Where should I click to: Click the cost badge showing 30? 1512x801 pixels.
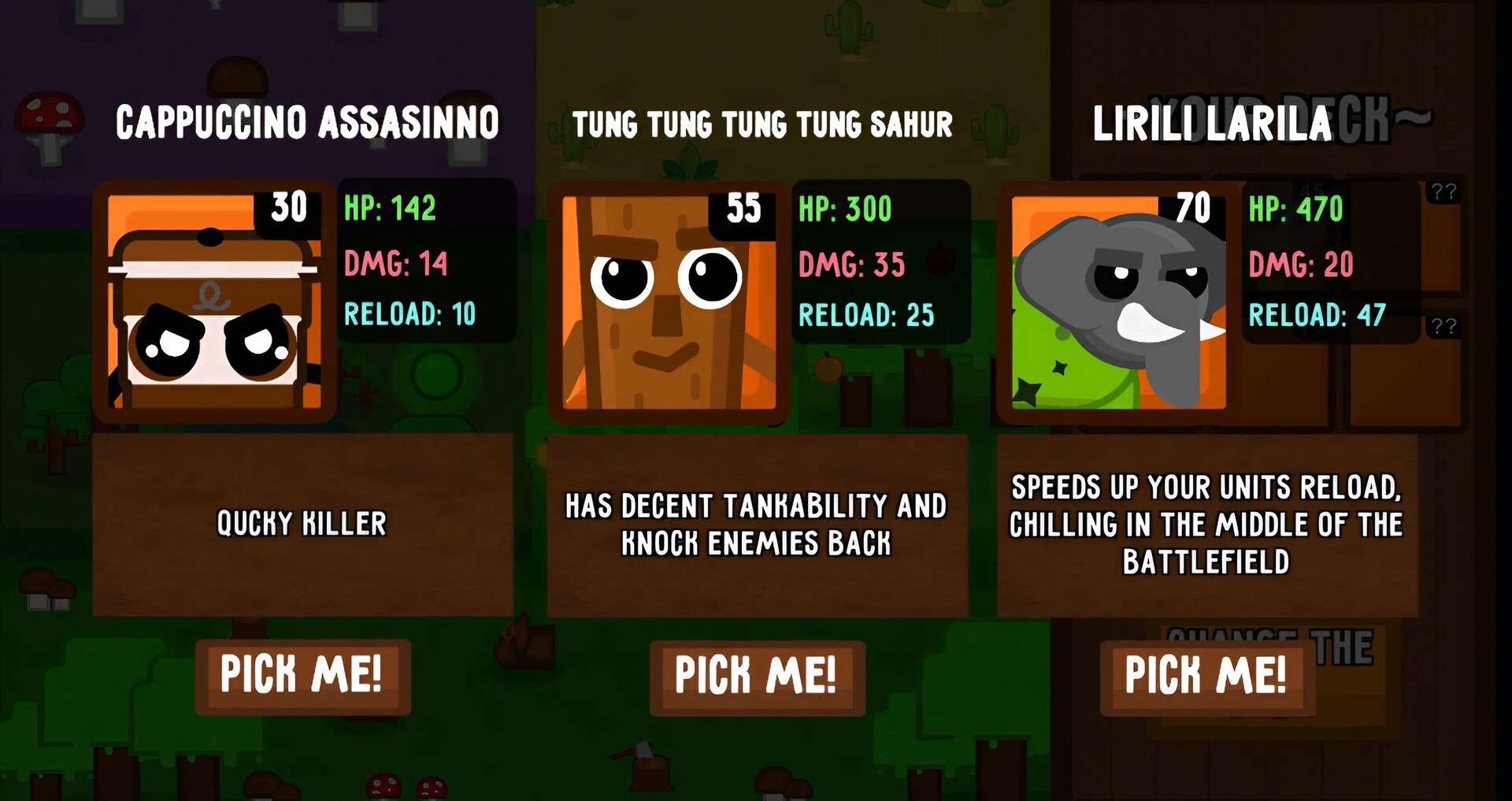coord(291,208)
